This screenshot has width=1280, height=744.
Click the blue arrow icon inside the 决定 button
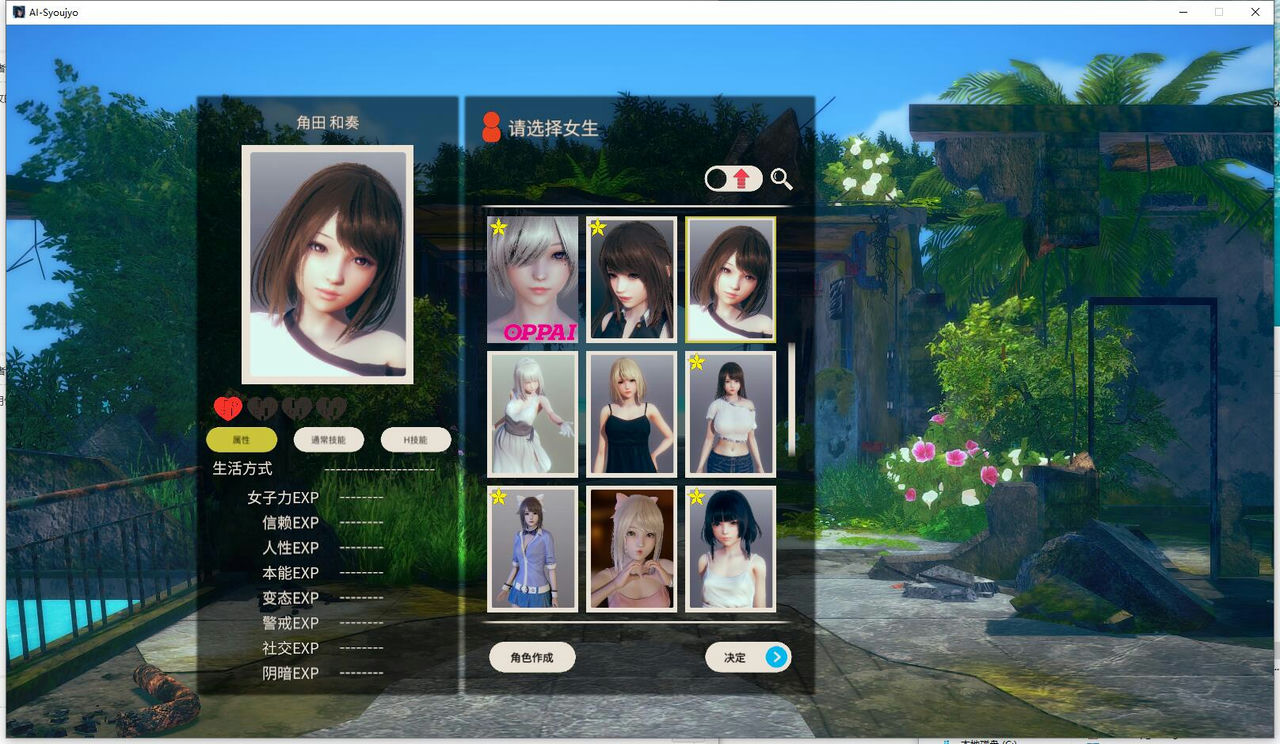tap(777, 657)
